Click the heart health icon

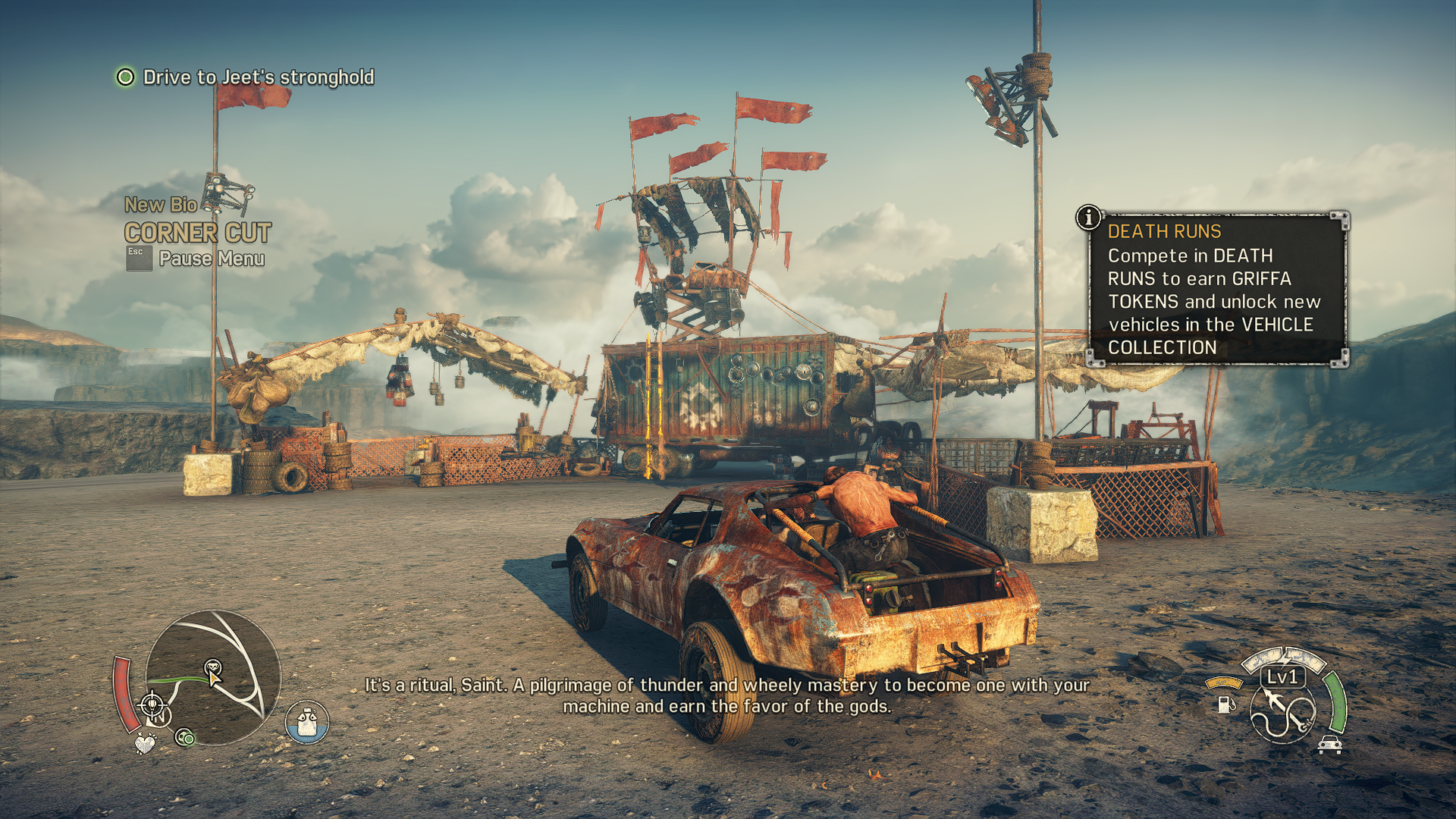click(144, 743)
